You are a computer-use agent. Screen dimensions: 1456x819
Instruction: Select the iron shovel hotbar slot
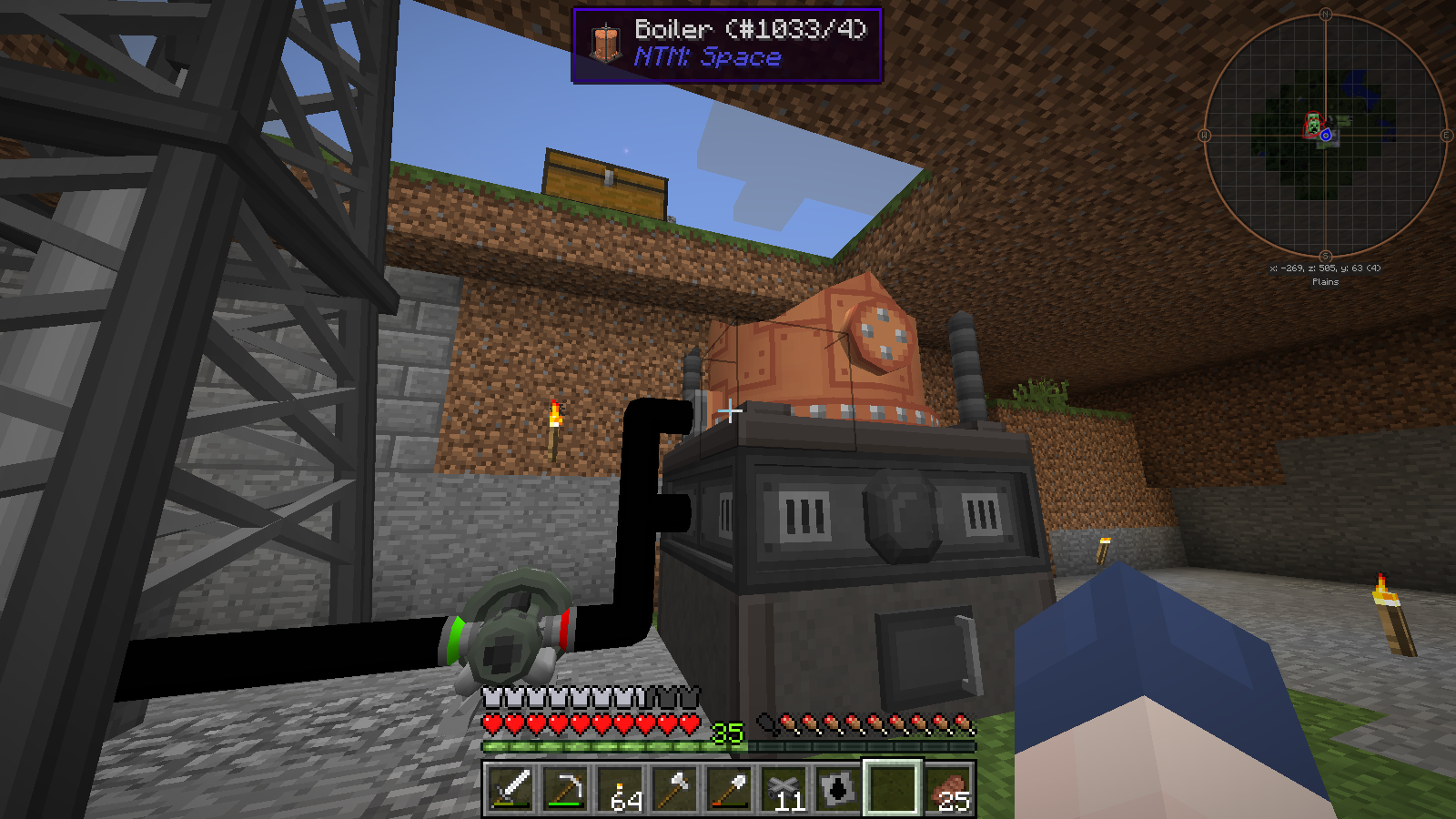729,788
